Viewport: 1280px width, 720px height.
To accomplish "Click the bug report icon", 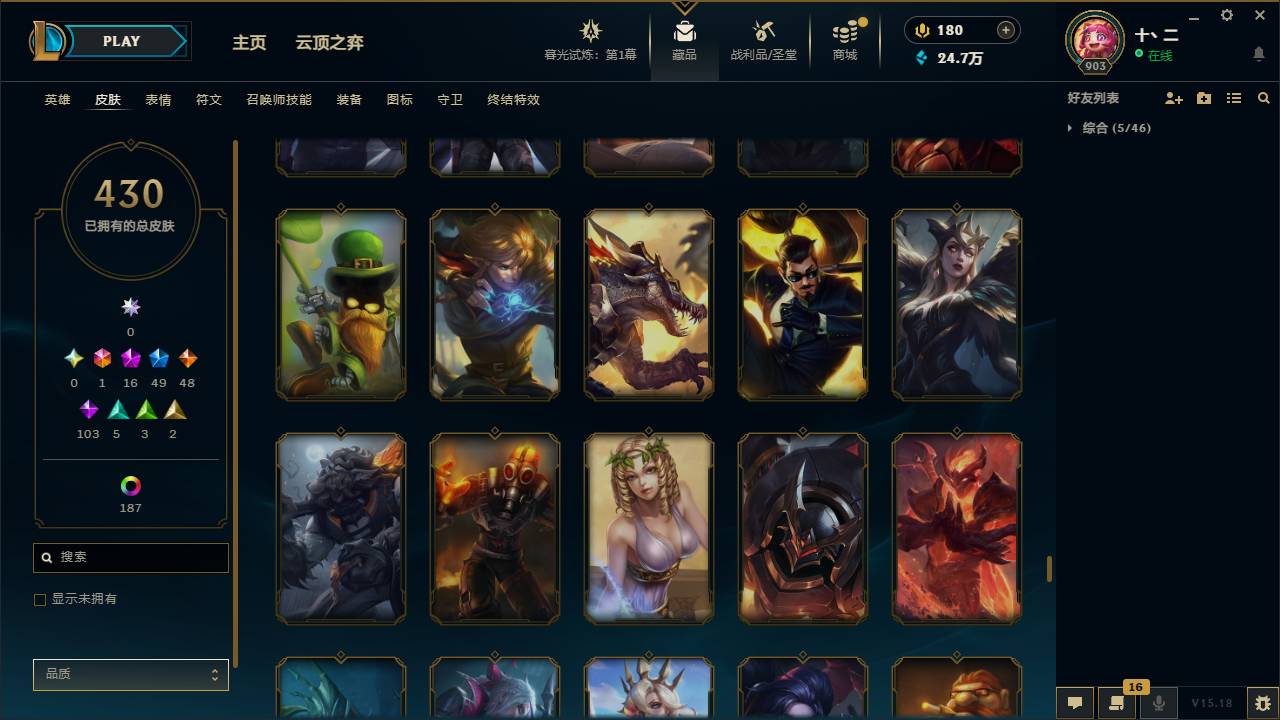I will tap(1264, 701).
